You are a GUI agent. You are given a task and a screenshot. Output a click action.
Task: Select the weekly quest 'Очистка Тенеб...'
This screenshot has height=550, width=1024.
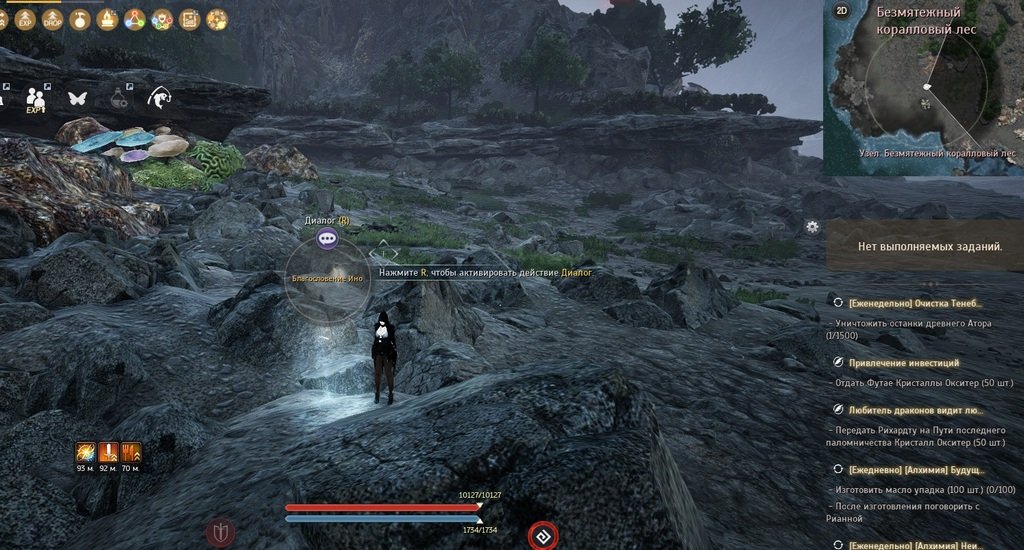pyautogui.click(x=915, y=303)
